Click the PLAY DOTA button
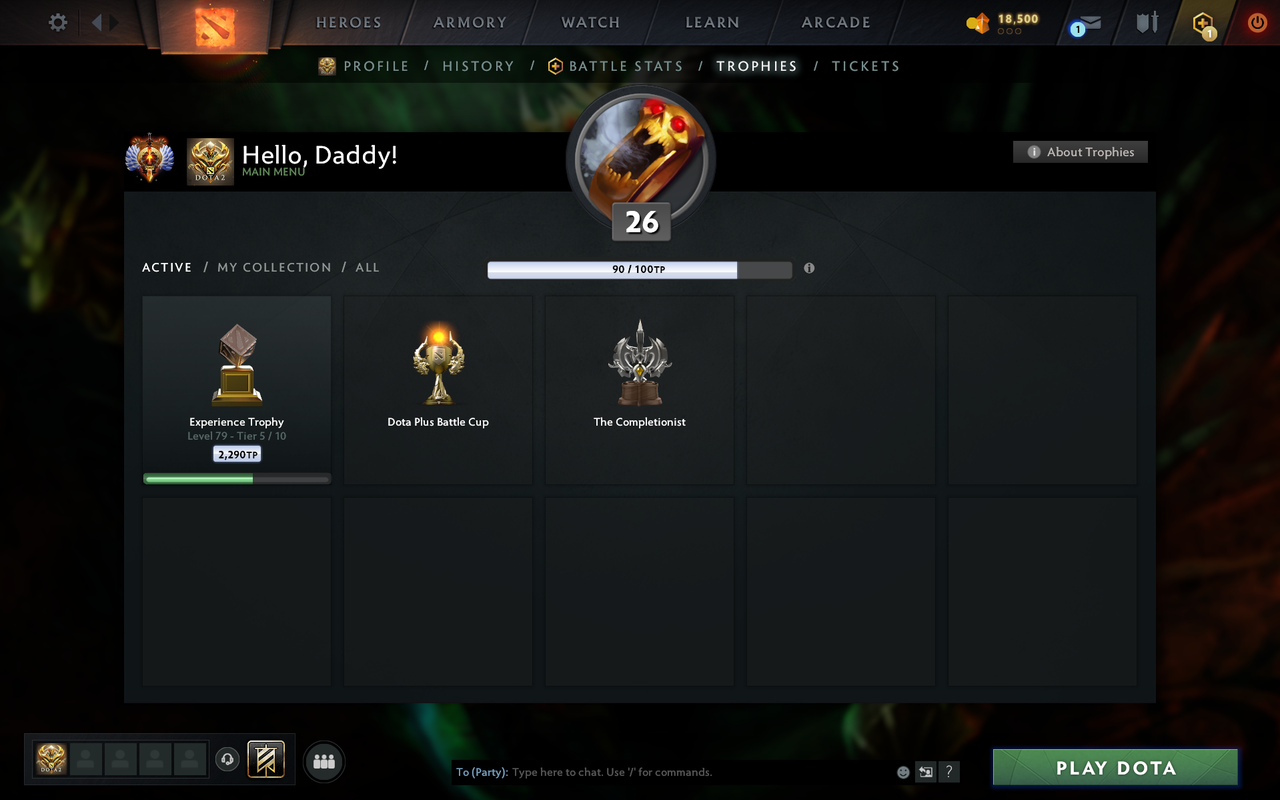The height and width of the screenshot is (800, 1280). click(1114, 768)
